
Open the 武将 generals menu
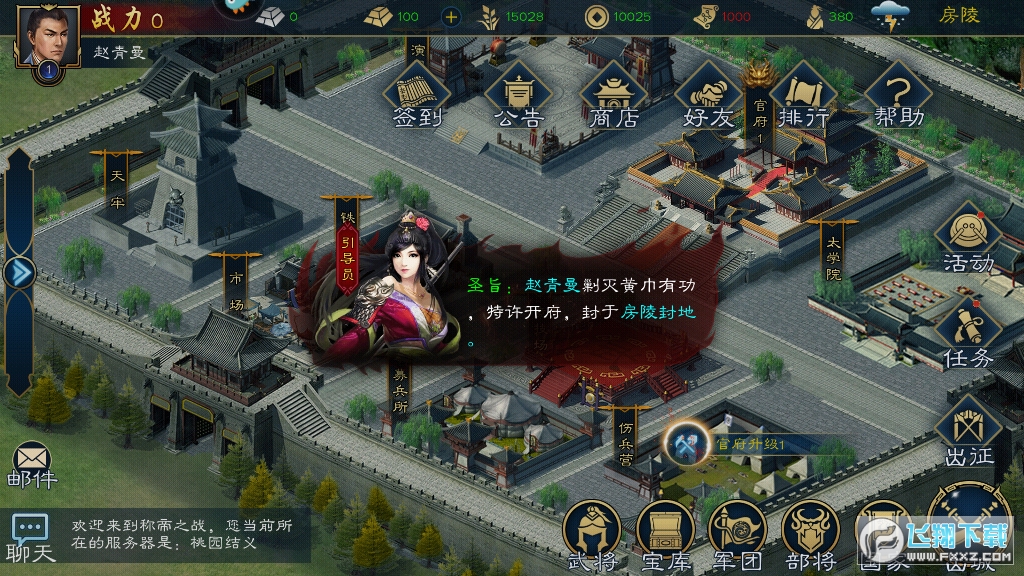[x=591, y=535]
